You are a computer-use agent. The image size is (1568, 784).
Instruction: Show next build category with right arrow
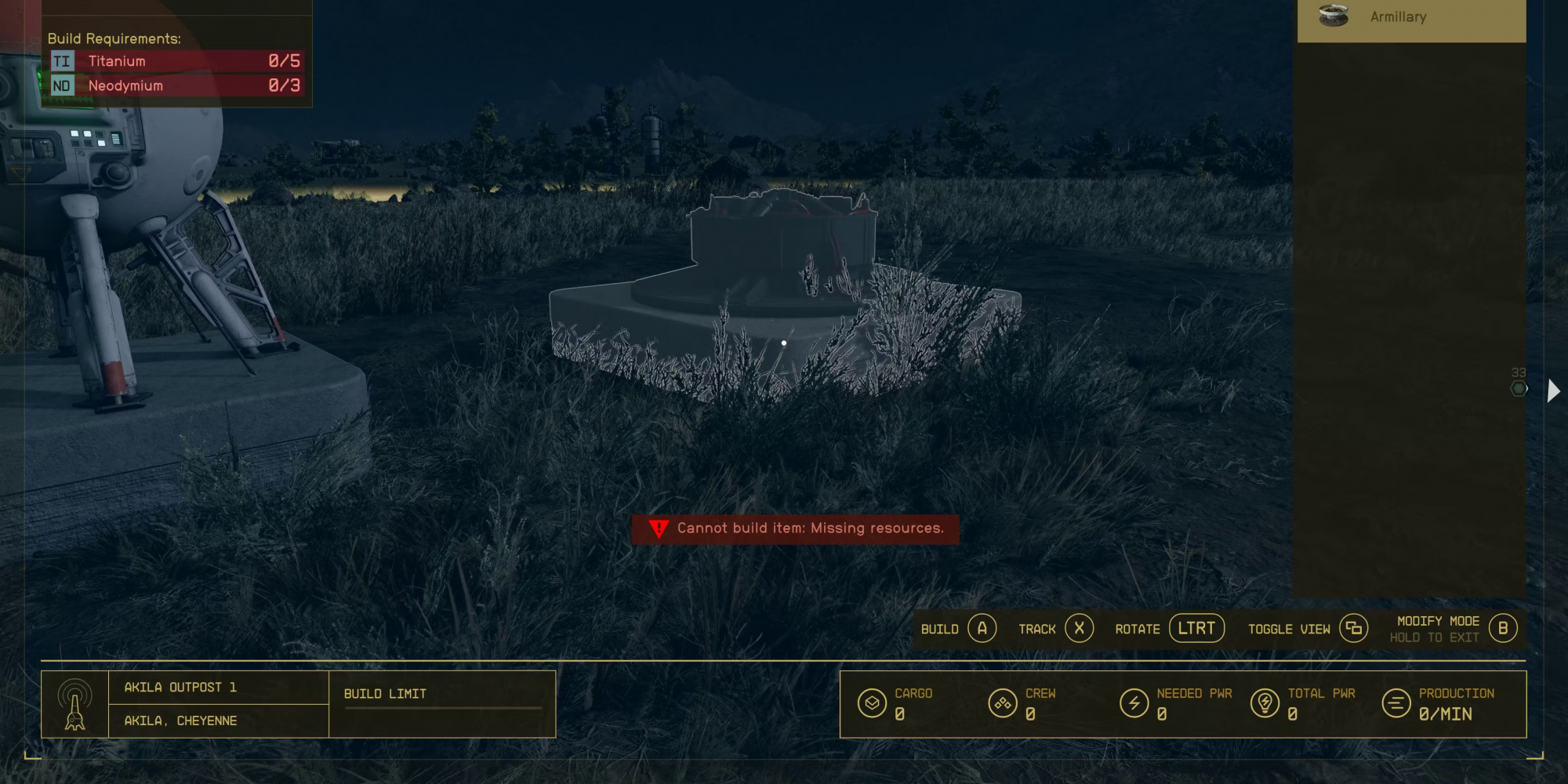coord(1553,390)
